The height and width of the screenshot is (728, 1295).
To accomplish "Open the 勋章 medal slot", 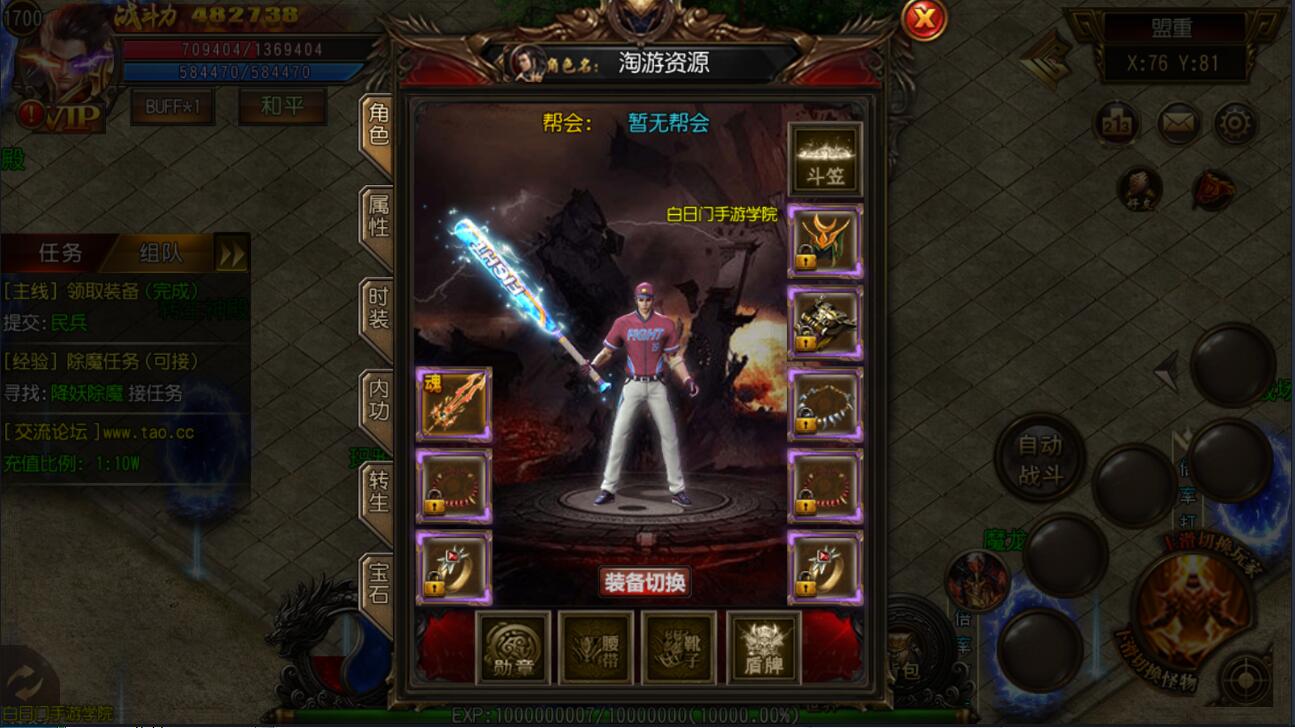I will click(x=513, y=648).
